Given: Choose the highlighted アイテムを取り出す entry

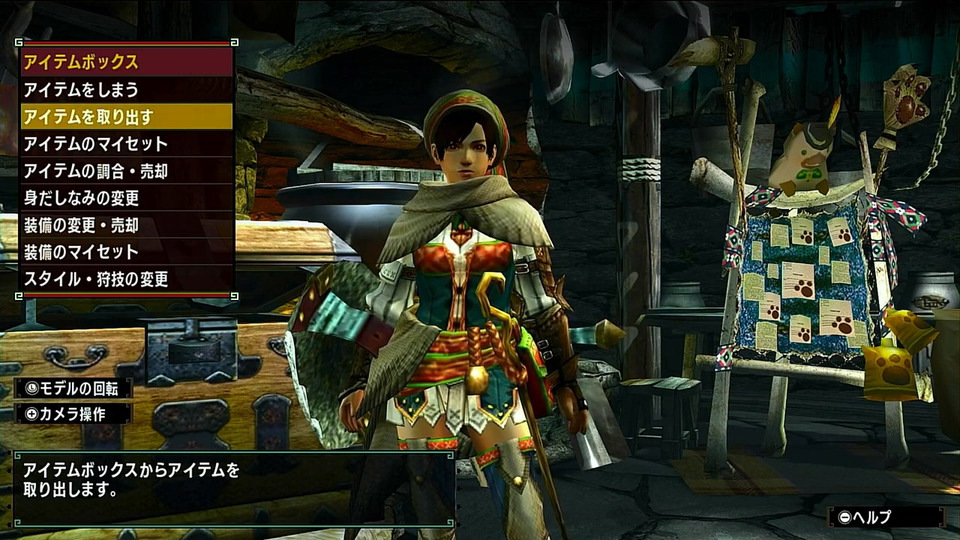Looking at the screenshot, I should click(x=126, y=117).
